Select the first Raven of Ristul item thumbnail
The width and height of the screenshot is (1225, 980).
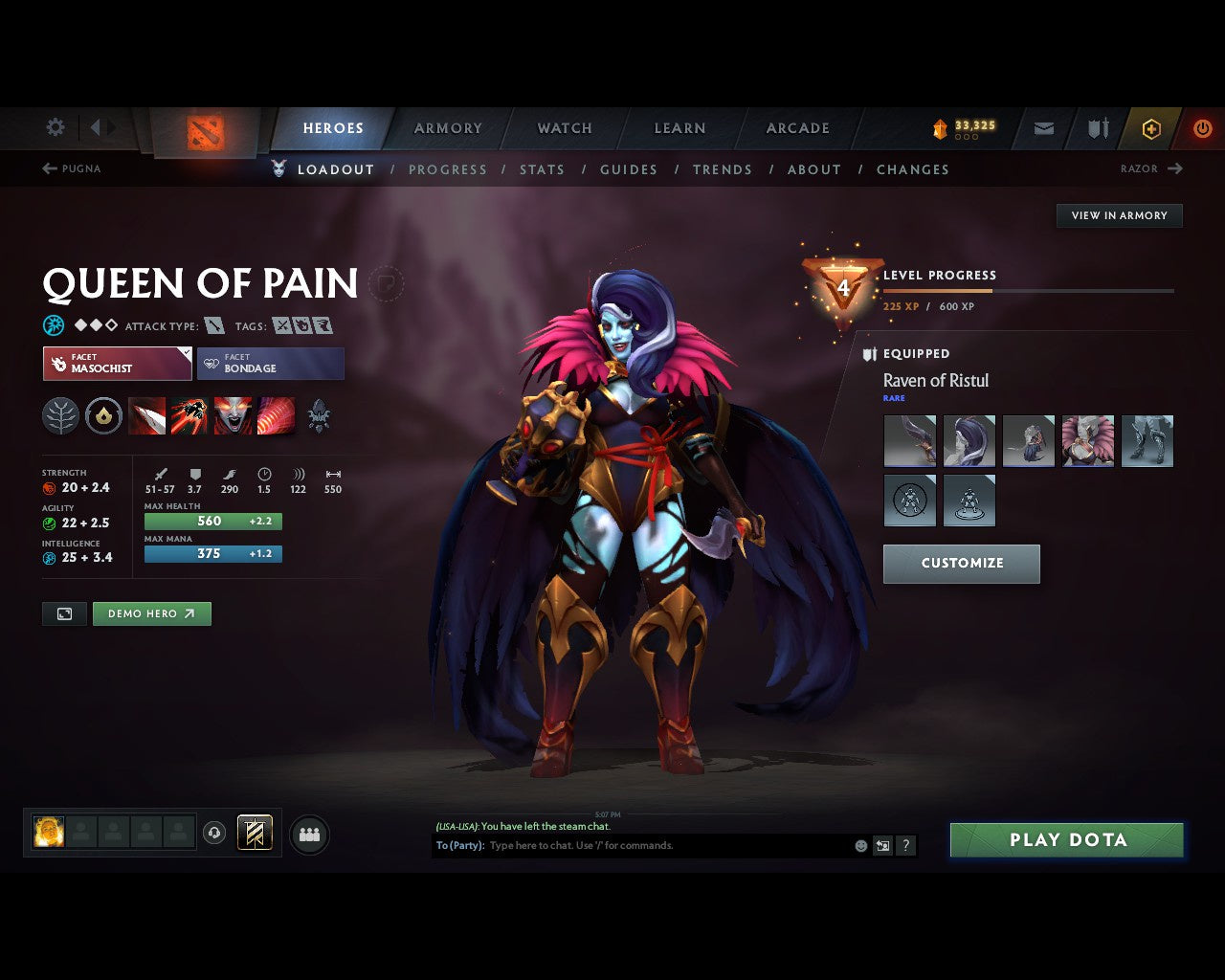pos(909,440)
